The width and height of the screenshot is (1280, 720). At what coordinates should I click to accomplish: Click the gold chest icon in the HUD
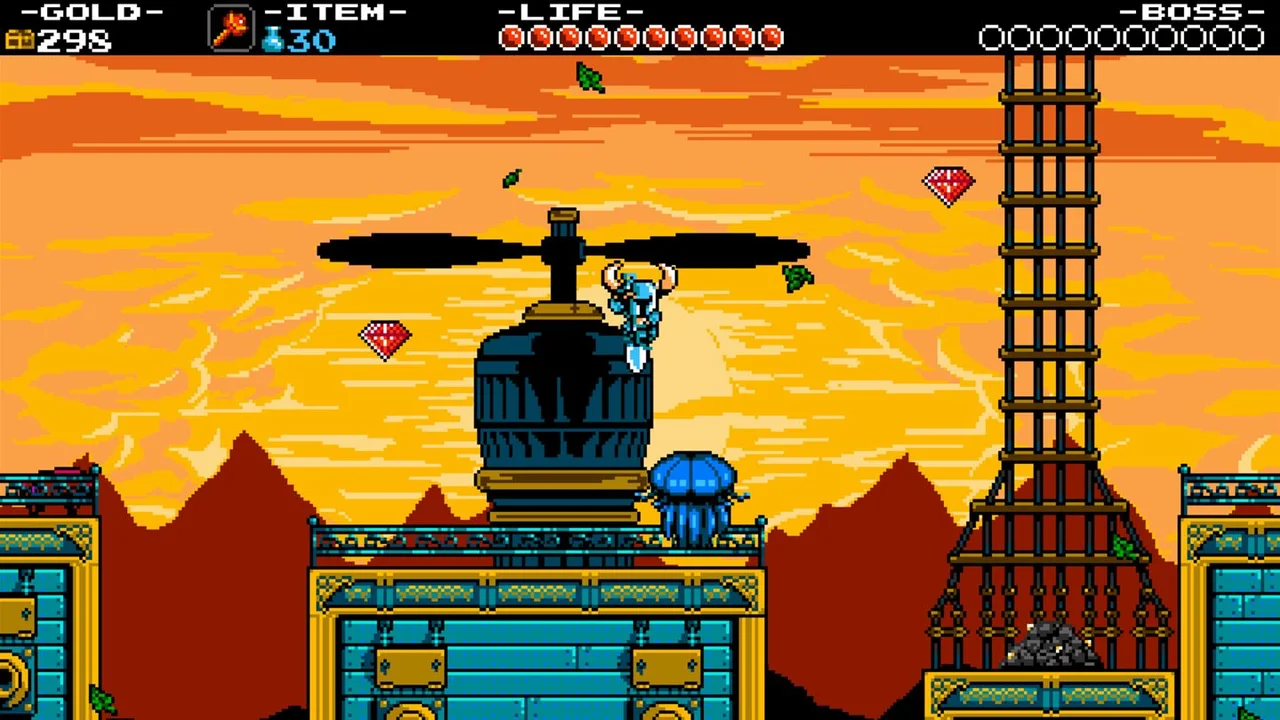[20, 41]
